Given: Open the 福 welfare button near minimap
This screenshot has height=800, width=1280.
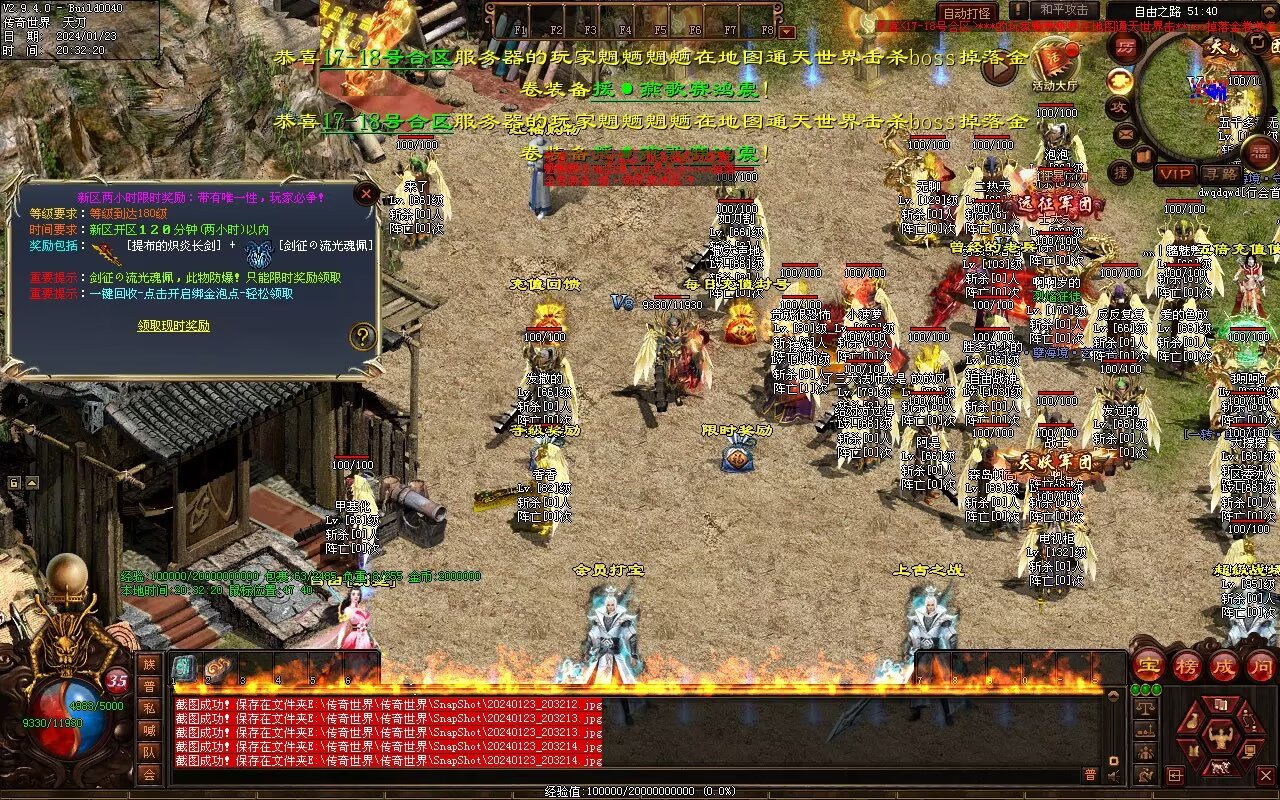Looking at the screenshot, I should click(1259, 152).
